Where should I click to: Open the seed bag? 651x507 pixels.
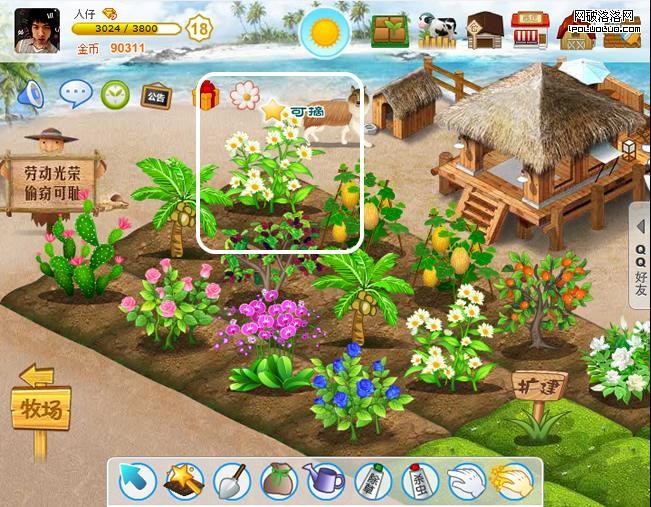[279, 481]
